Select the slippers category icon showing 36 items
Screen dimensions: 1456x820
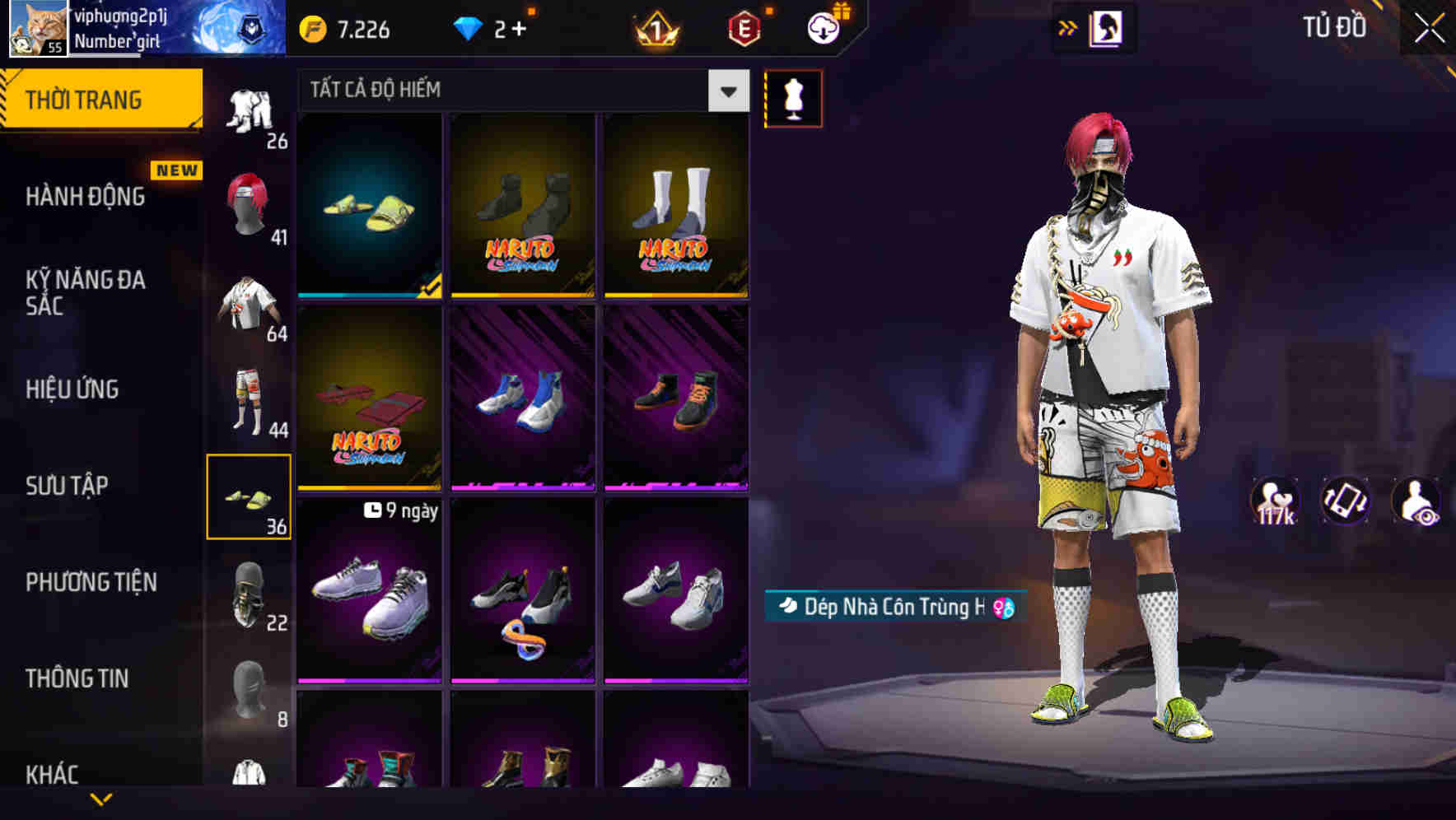pos(250,494)
